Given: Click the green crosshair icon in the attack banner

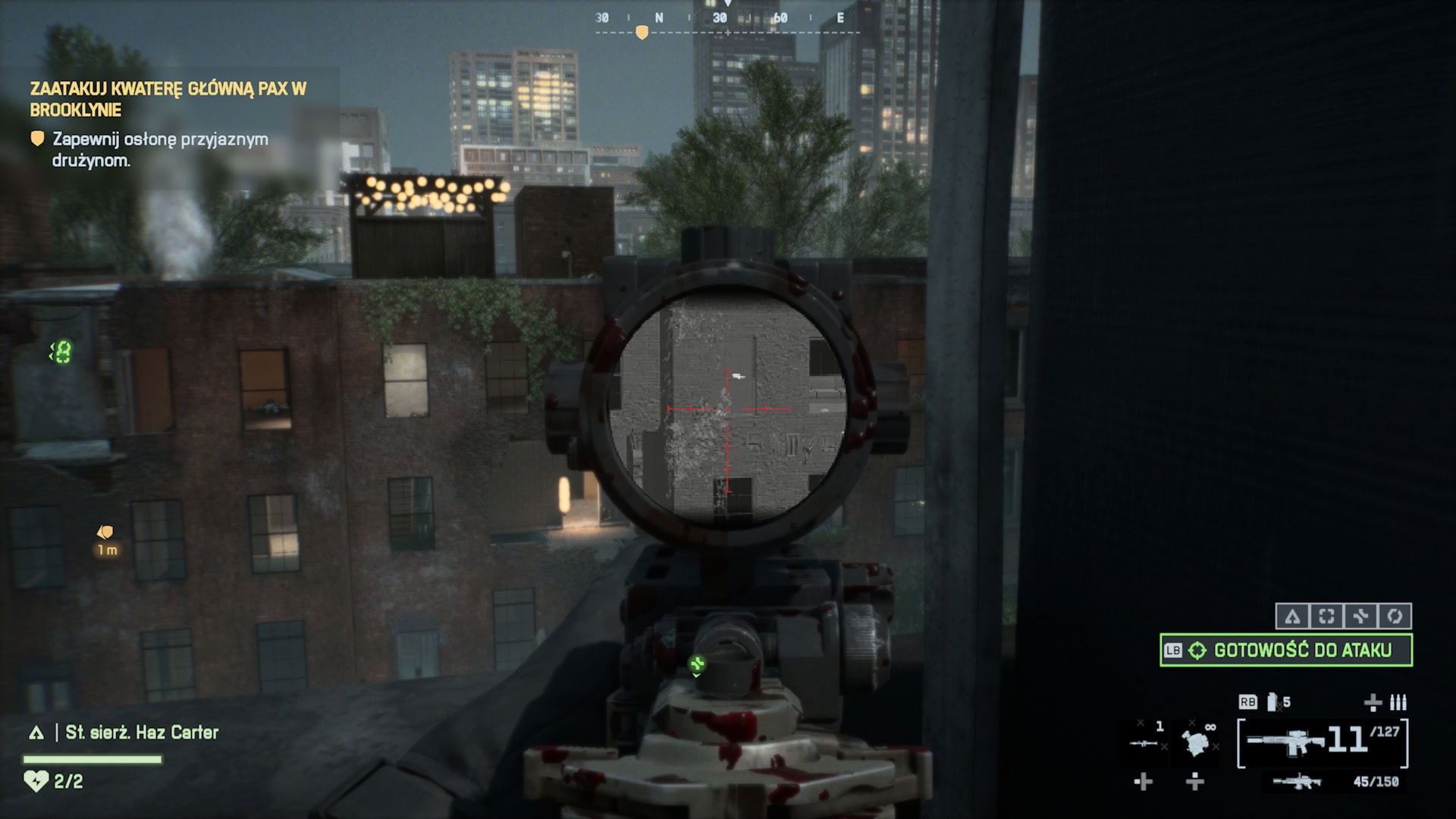Looking at the screenshot, I should (1198, 650).
